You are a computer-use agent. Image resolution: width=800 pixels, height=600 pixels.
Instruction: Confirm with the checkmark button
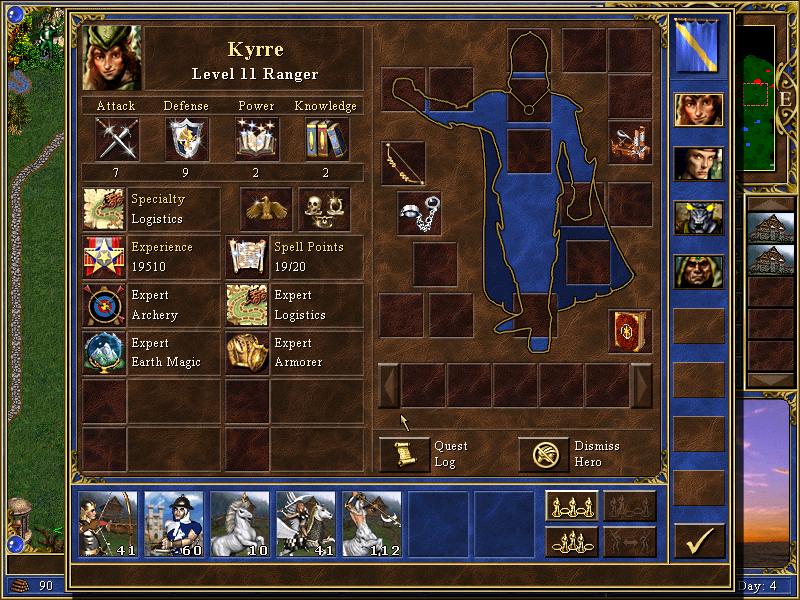[699, 540]
